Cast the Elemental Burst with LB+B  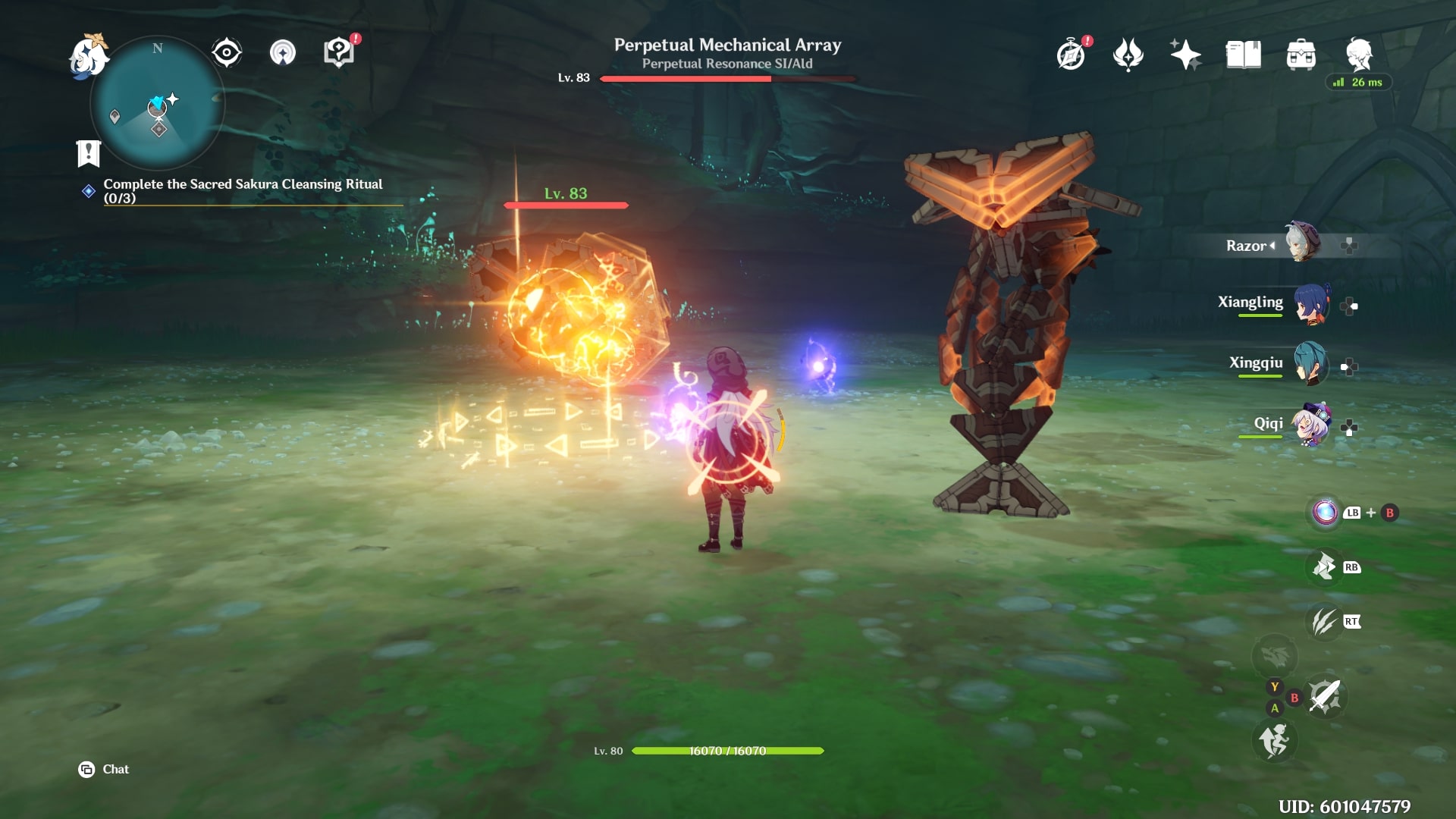[1324, 513]
